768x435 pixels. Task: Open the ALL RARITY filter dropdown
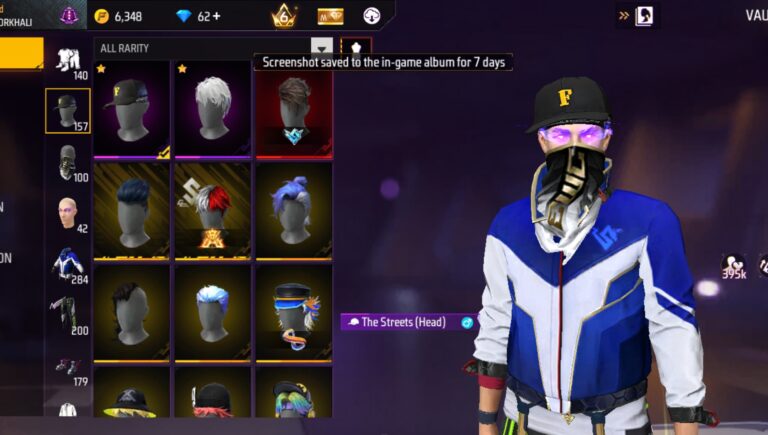click(x=320, y=47)
